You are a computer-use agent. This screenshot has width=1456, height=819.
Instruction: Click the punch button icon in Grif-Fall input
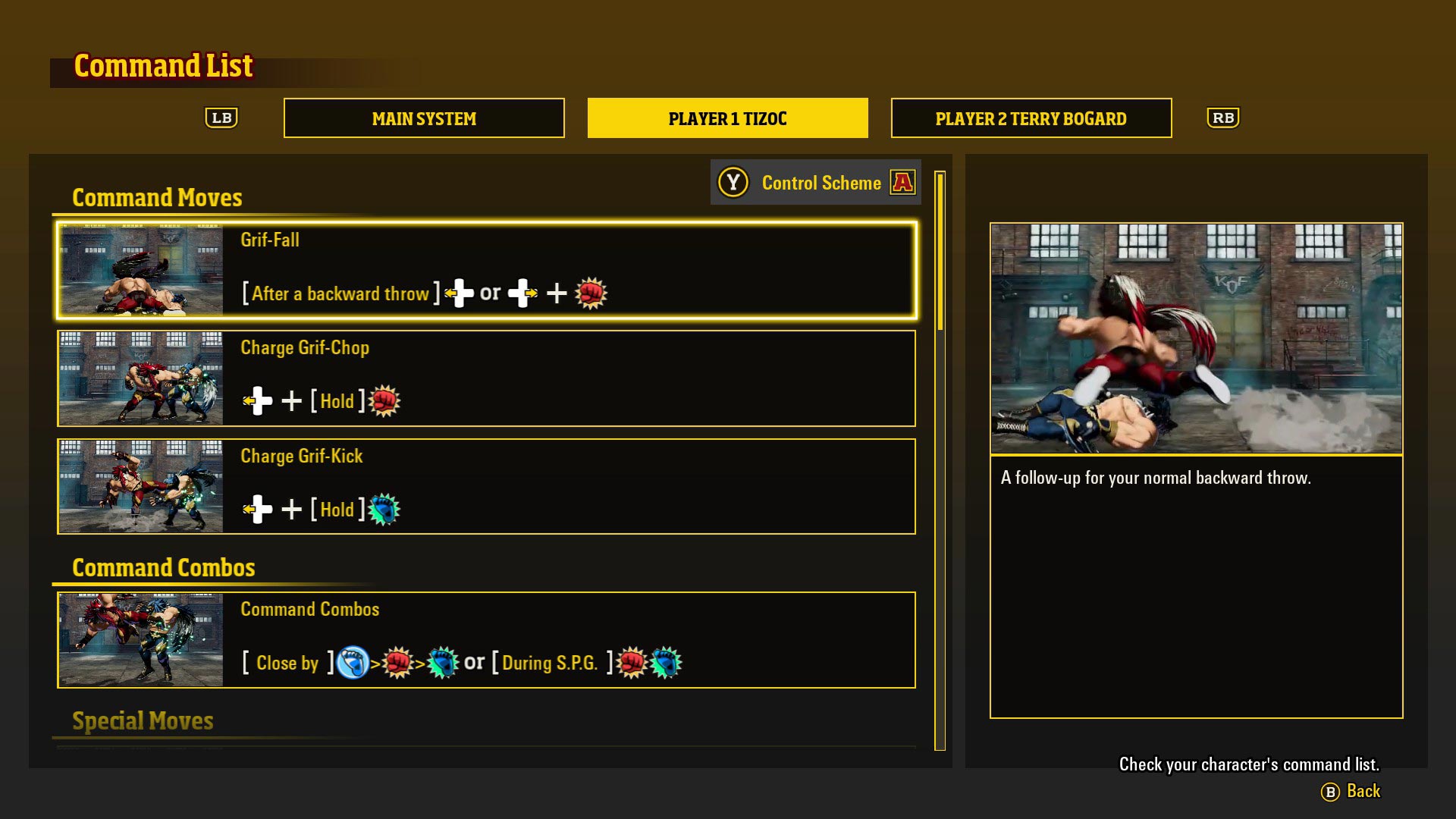[591, 293]
